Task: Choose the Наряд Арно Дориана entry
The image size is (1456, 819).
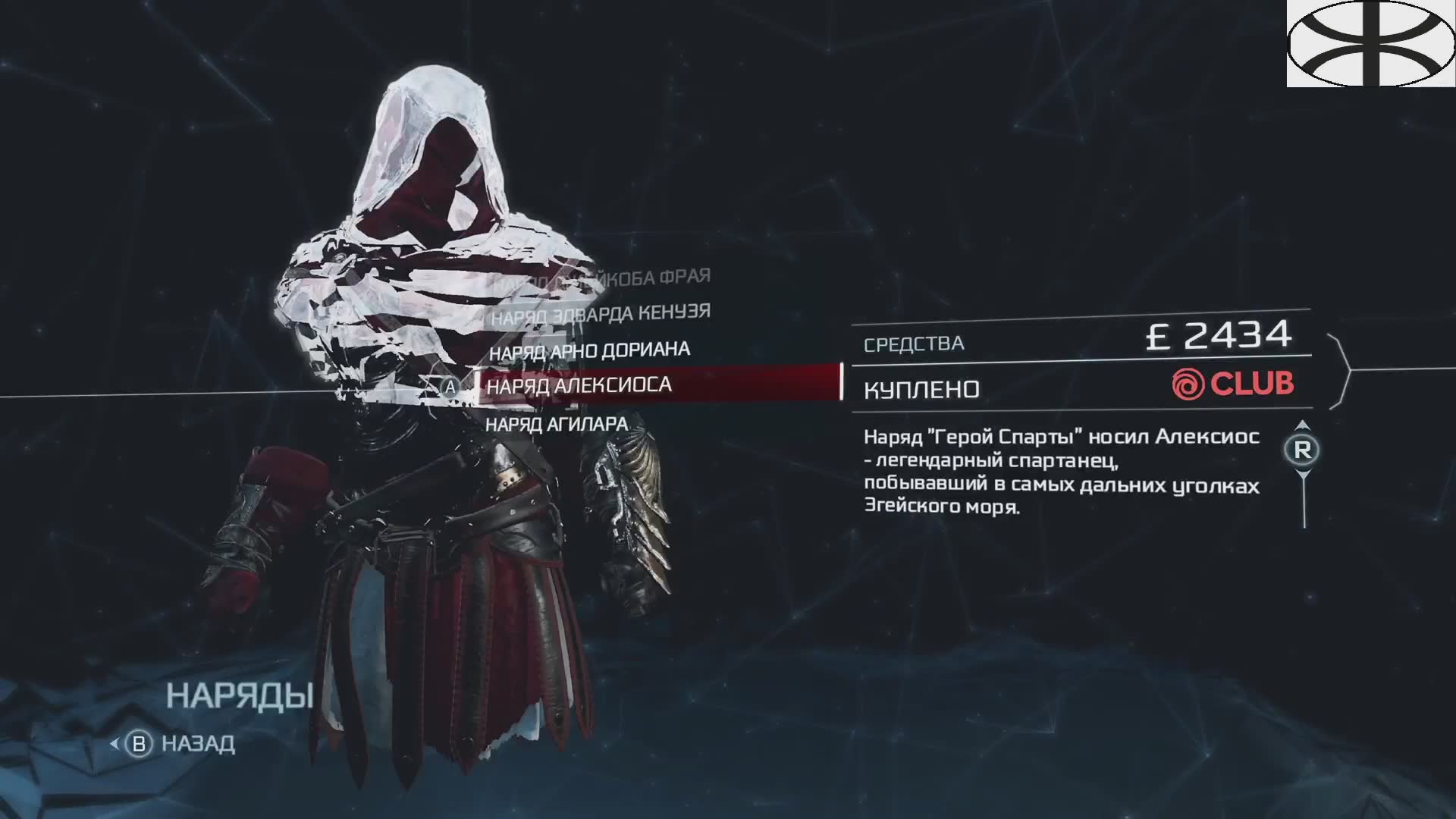Action: coord(589,351)
